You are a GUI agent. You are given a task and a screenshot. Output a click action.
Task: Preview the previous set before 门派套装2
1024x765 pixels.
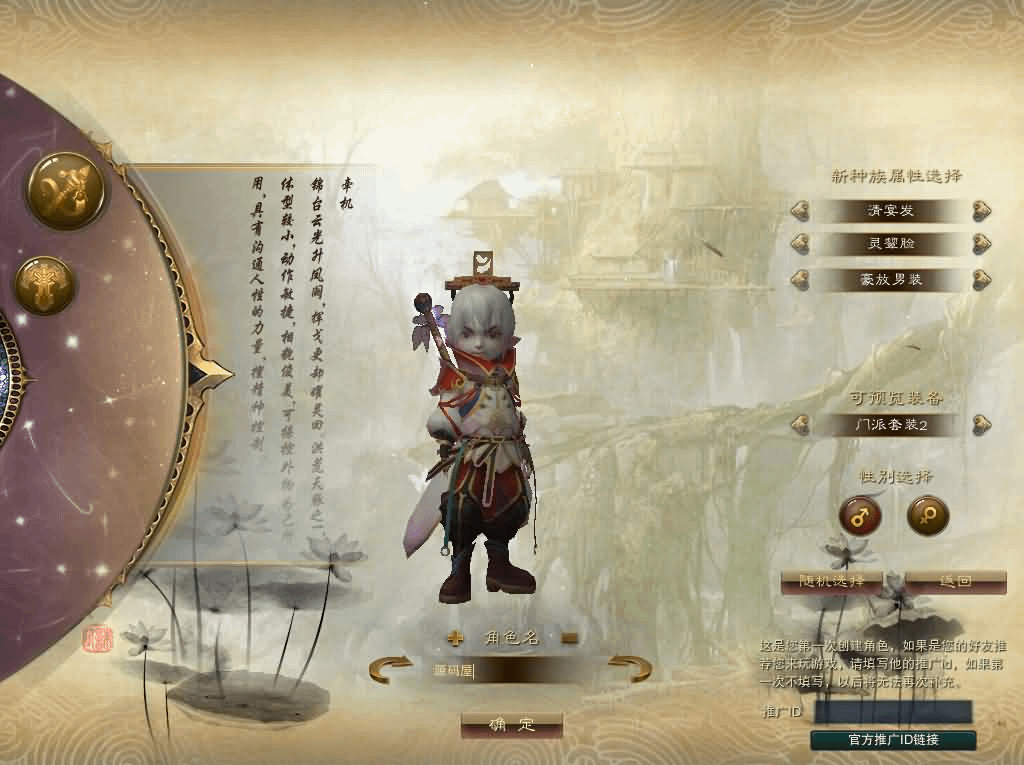pos(800,425)
